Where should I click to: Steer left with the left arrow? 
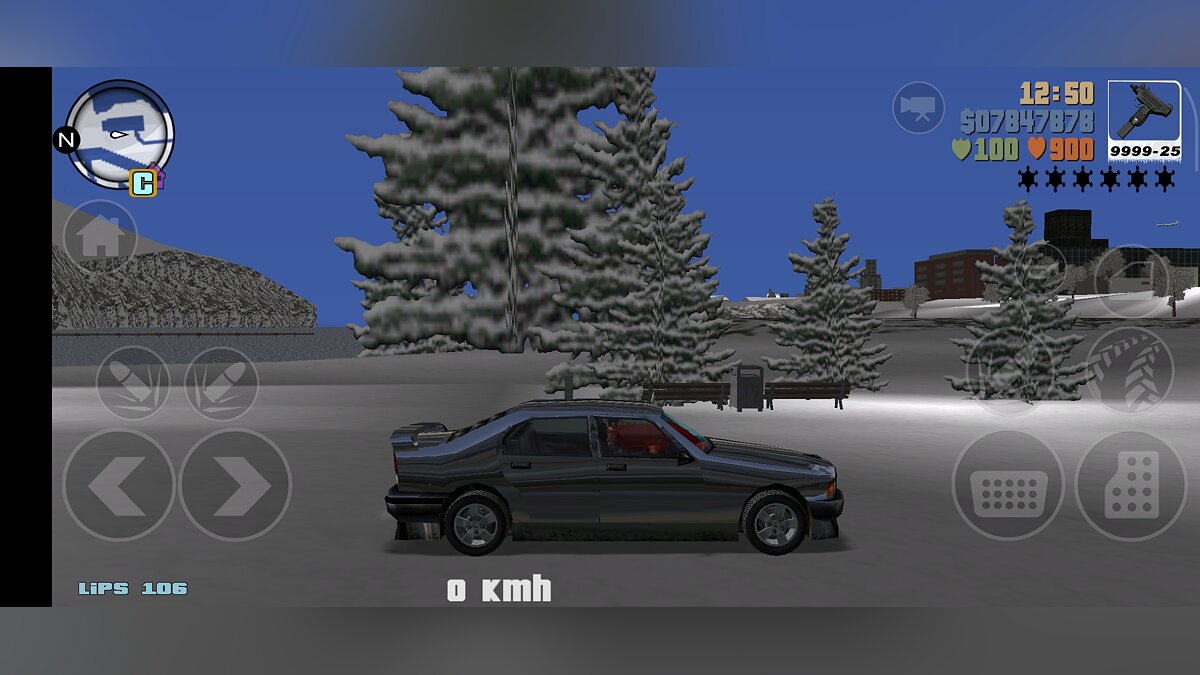click(118, 485)
